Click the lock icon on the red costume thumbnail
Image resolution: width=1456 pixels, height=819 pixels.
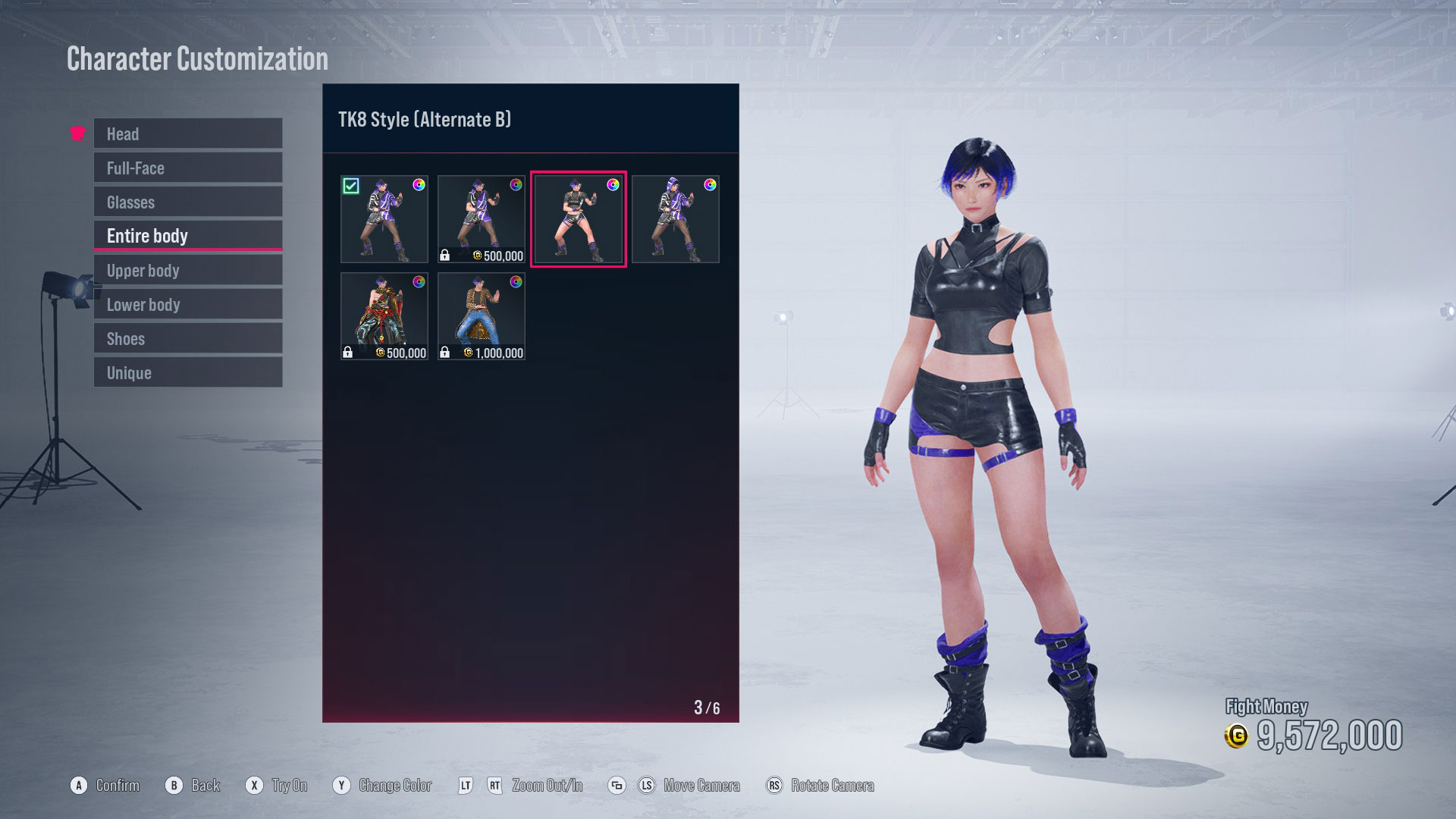tap(350, 351)
